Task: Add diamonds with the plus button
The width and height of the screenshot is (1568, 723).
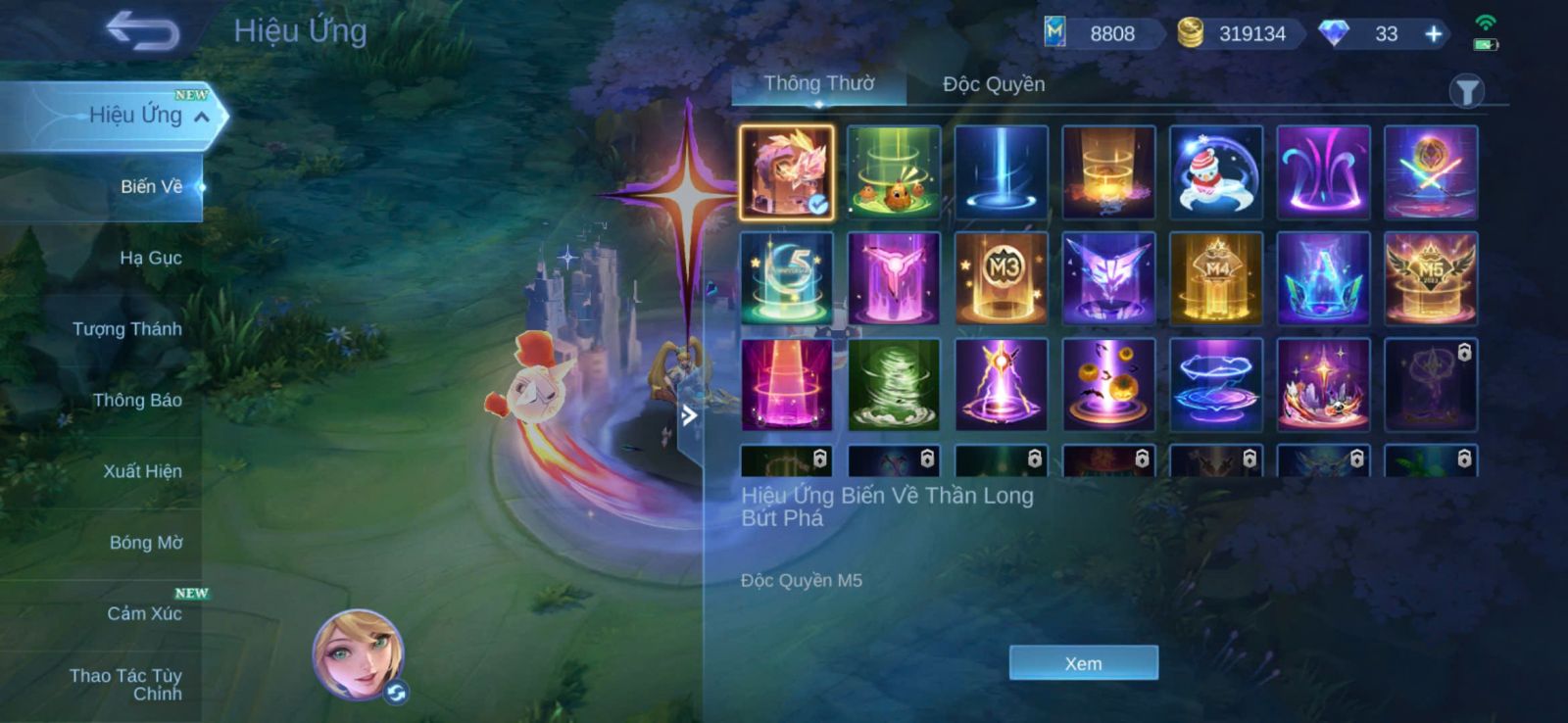Action: point(1433,34)
